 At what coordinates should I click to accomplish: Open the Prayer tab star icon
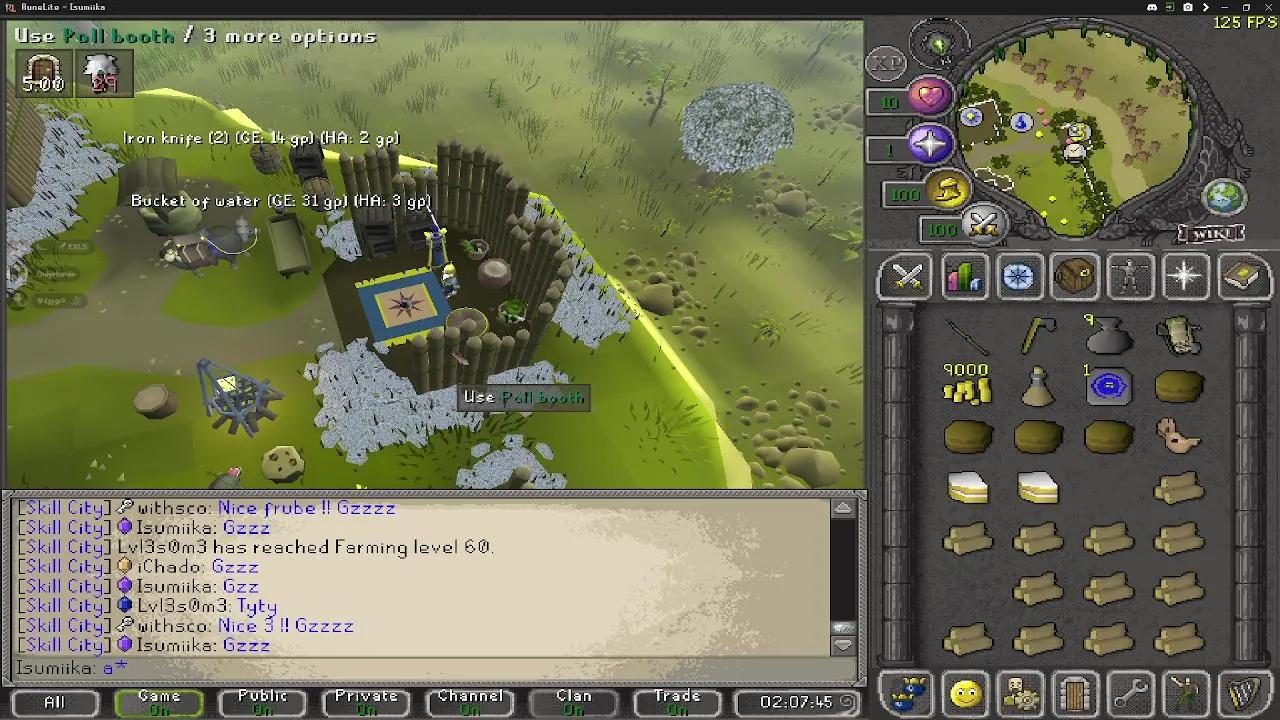pos(1185,277)
